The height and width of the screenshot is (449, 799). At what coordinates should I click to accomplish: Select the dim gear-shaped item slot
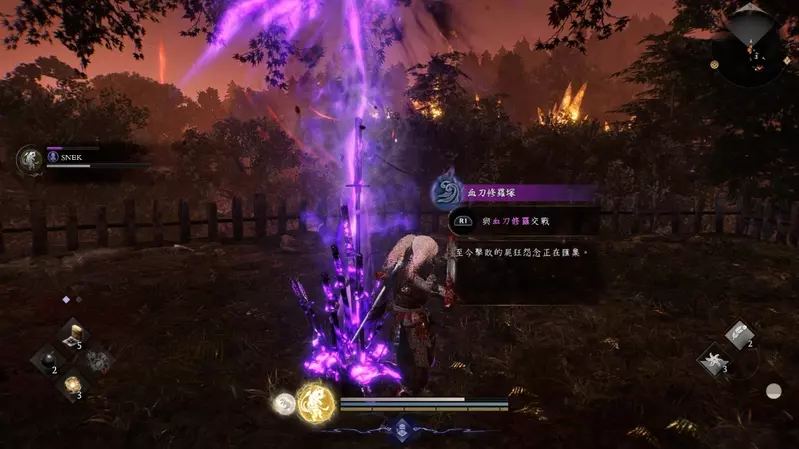pos(96,360)
